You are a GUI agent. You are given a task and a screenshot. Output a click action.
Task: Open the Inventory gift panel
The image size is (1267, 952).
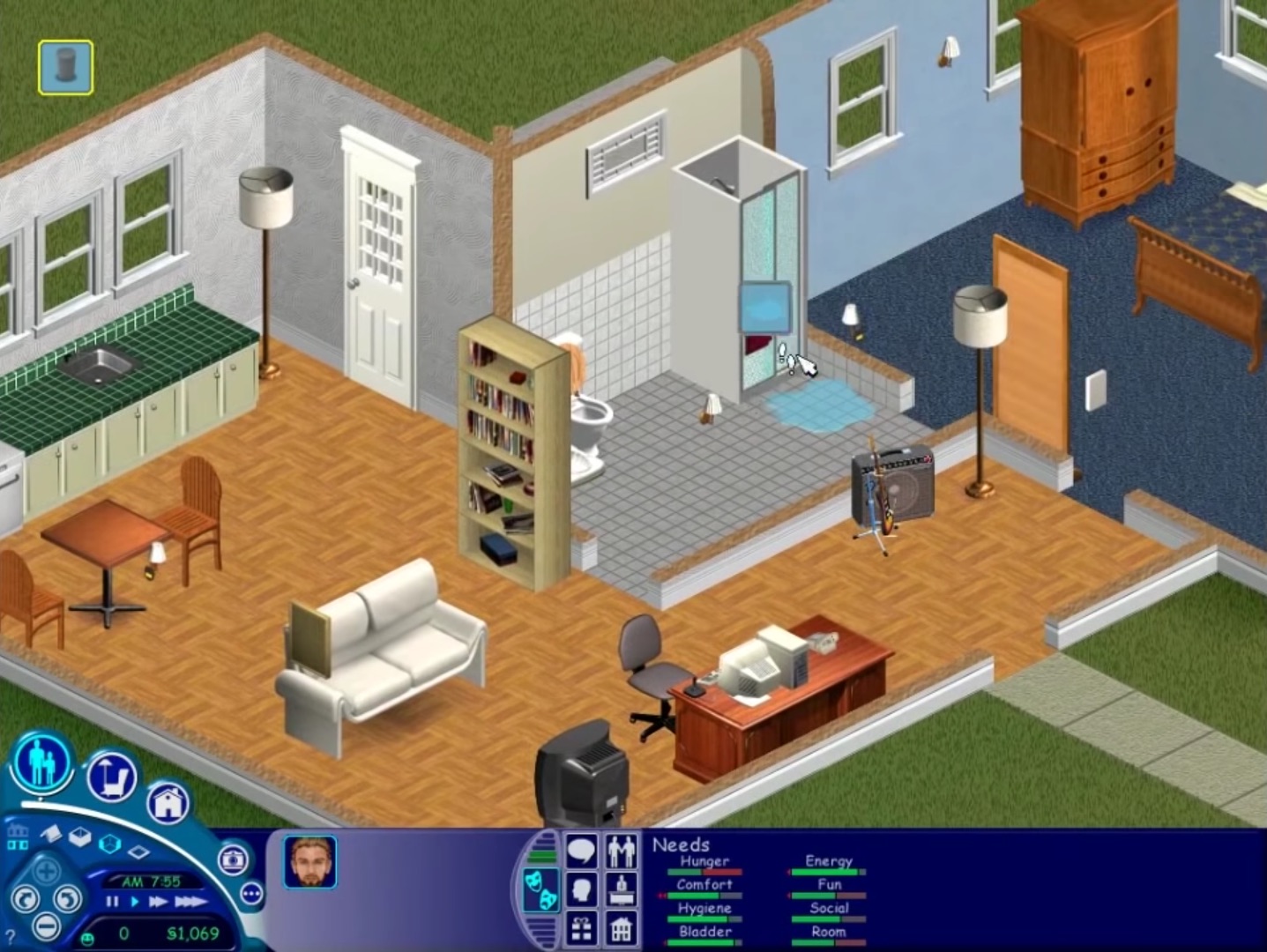pyautogui.click(x=582, y=929)
